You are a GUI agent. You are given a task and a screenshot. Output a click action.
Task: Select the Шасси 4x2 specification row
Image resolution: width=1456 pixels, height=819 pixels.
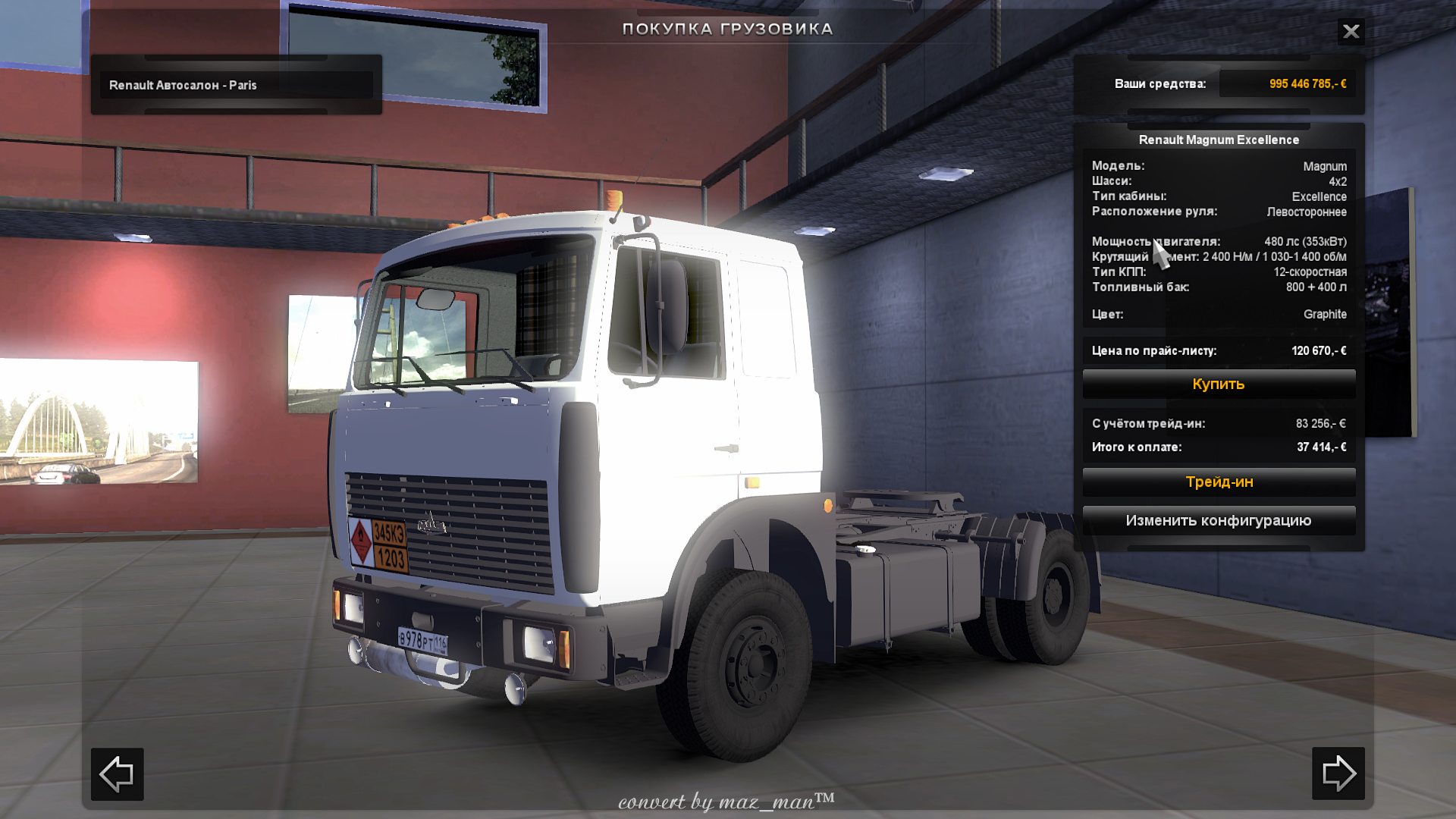click(x=1218, y=181)
